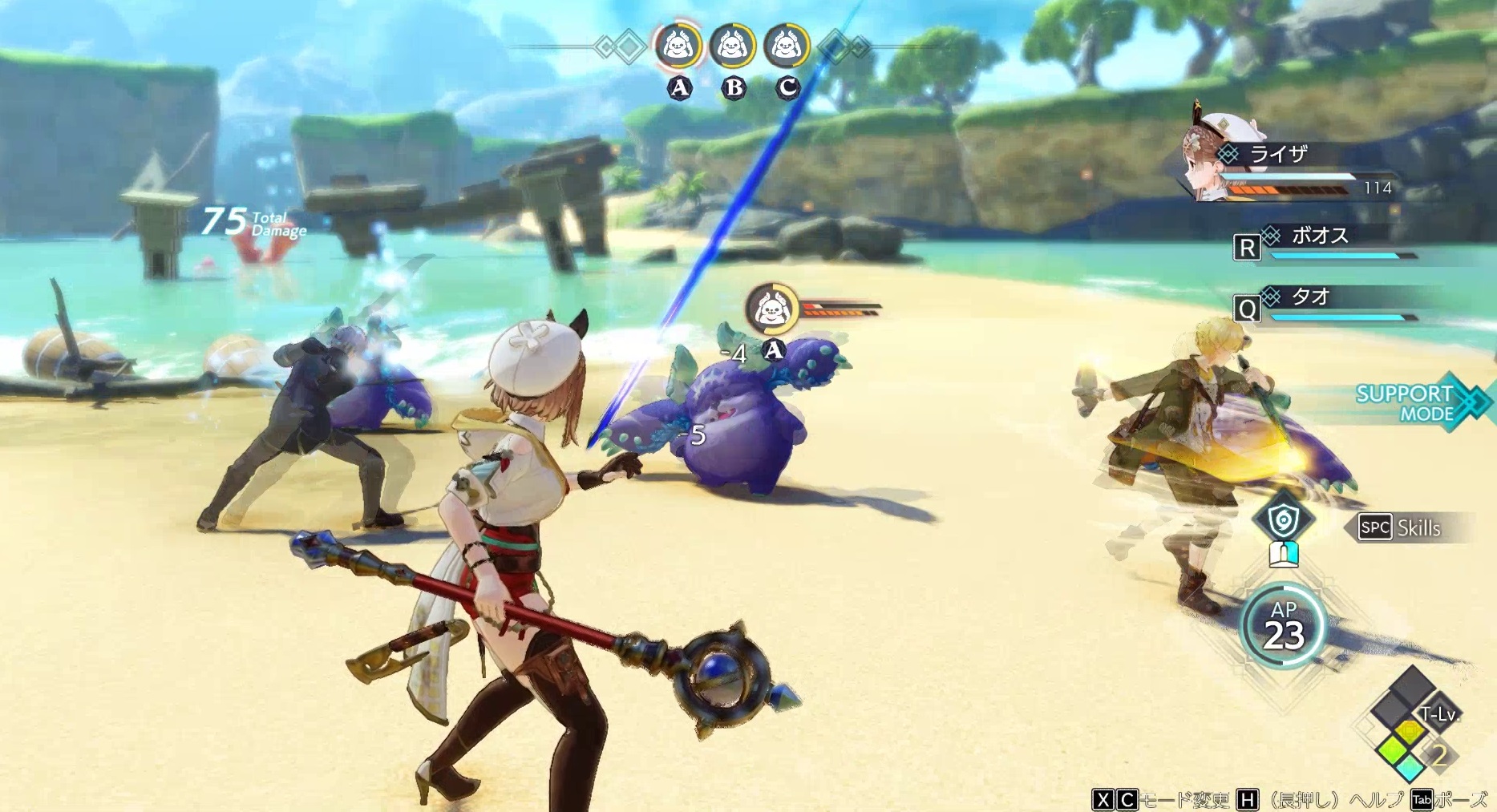Select enemy C in the top turn order
This screenshot has width=1497, height=812.
tap(787, 47)
